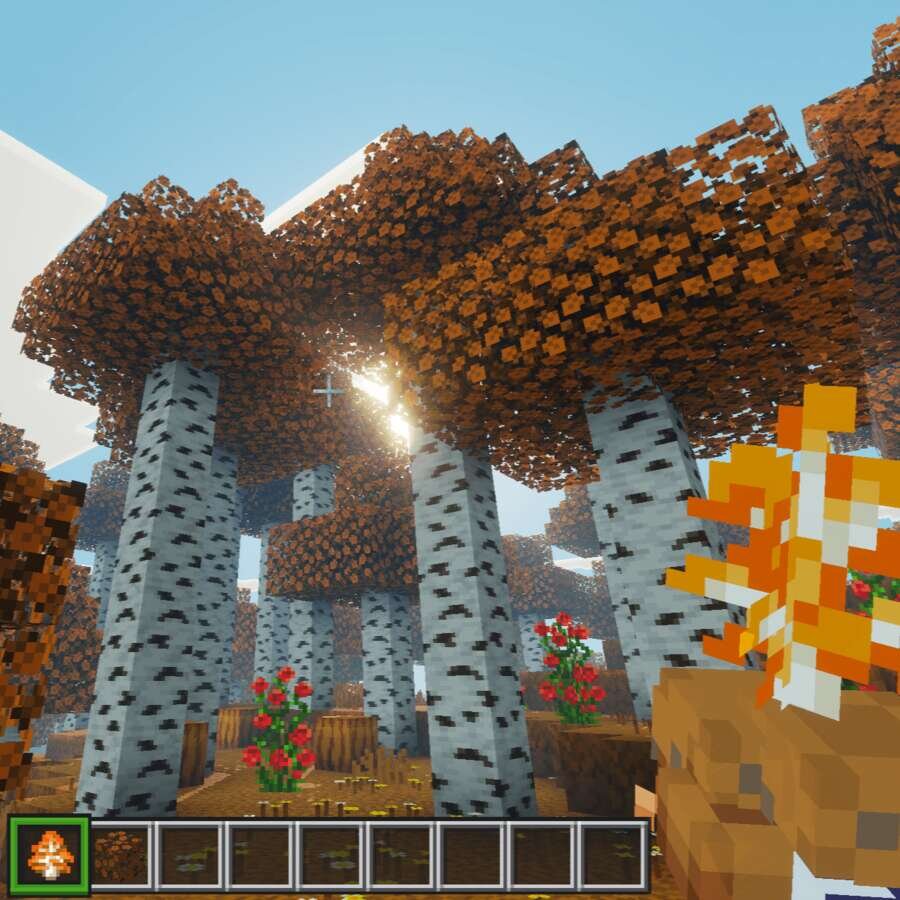Image resolution: width=900 pixels, height=900 pixels.
Task: Select the orange sapling hotbar slot
Action: pyautogui.click(x=50, y=855)
